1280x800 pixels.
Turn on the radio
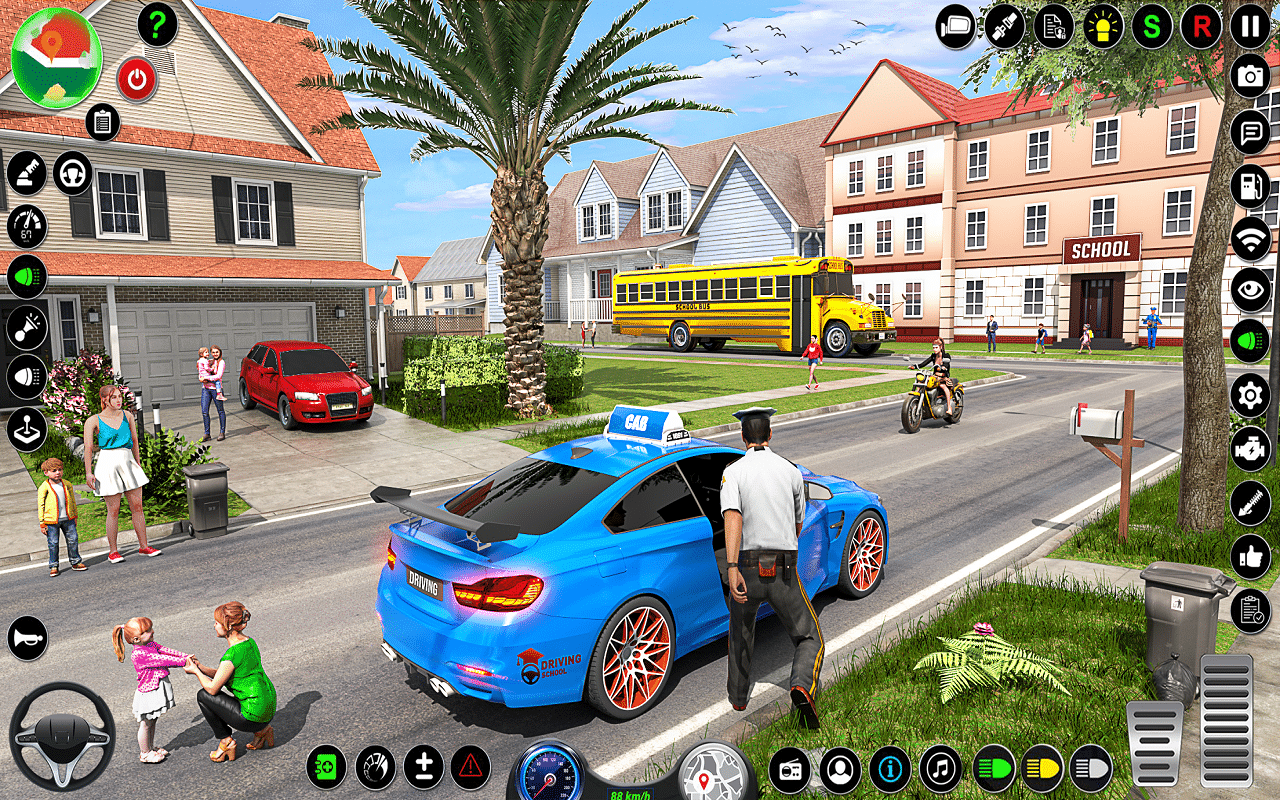pos(790,769)
